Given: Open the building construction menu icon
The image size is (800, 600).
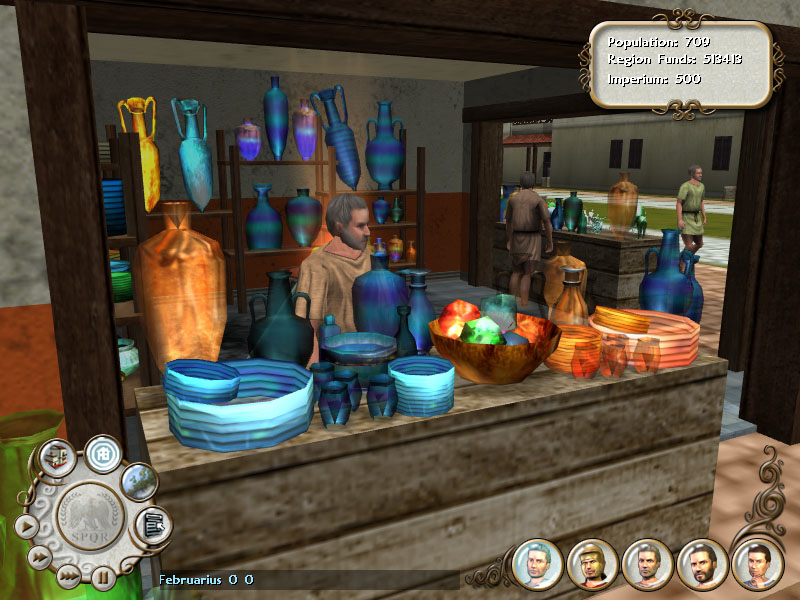Looking at the screenshot, I should point(57,458).
